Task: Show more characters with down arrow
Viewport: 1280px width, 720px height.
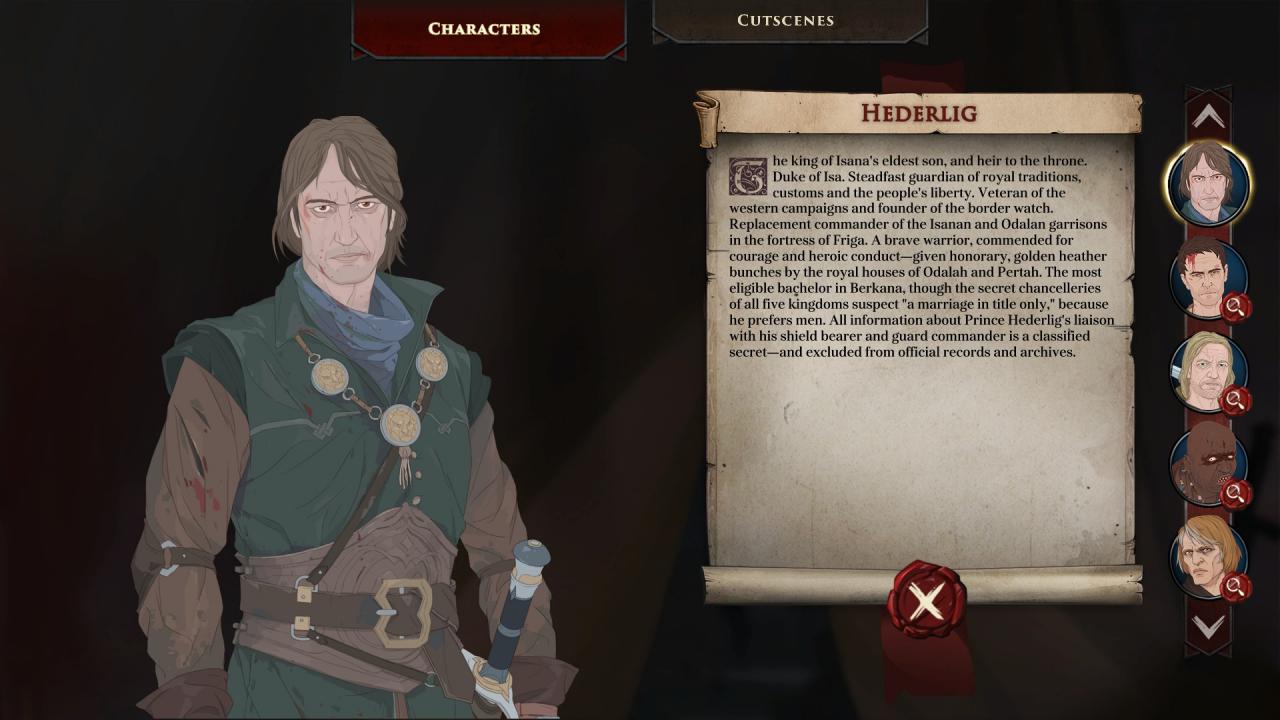Action: point(1208,627)
